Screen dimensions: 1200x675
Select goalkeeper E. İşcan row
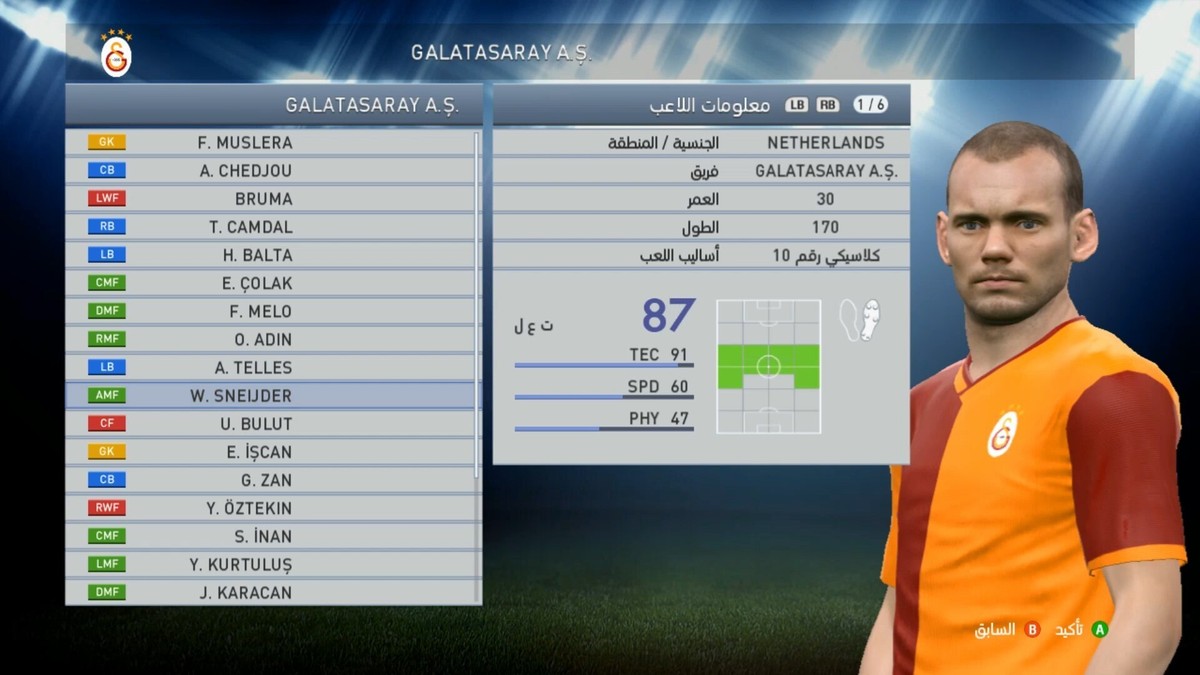tap(259, 451)
